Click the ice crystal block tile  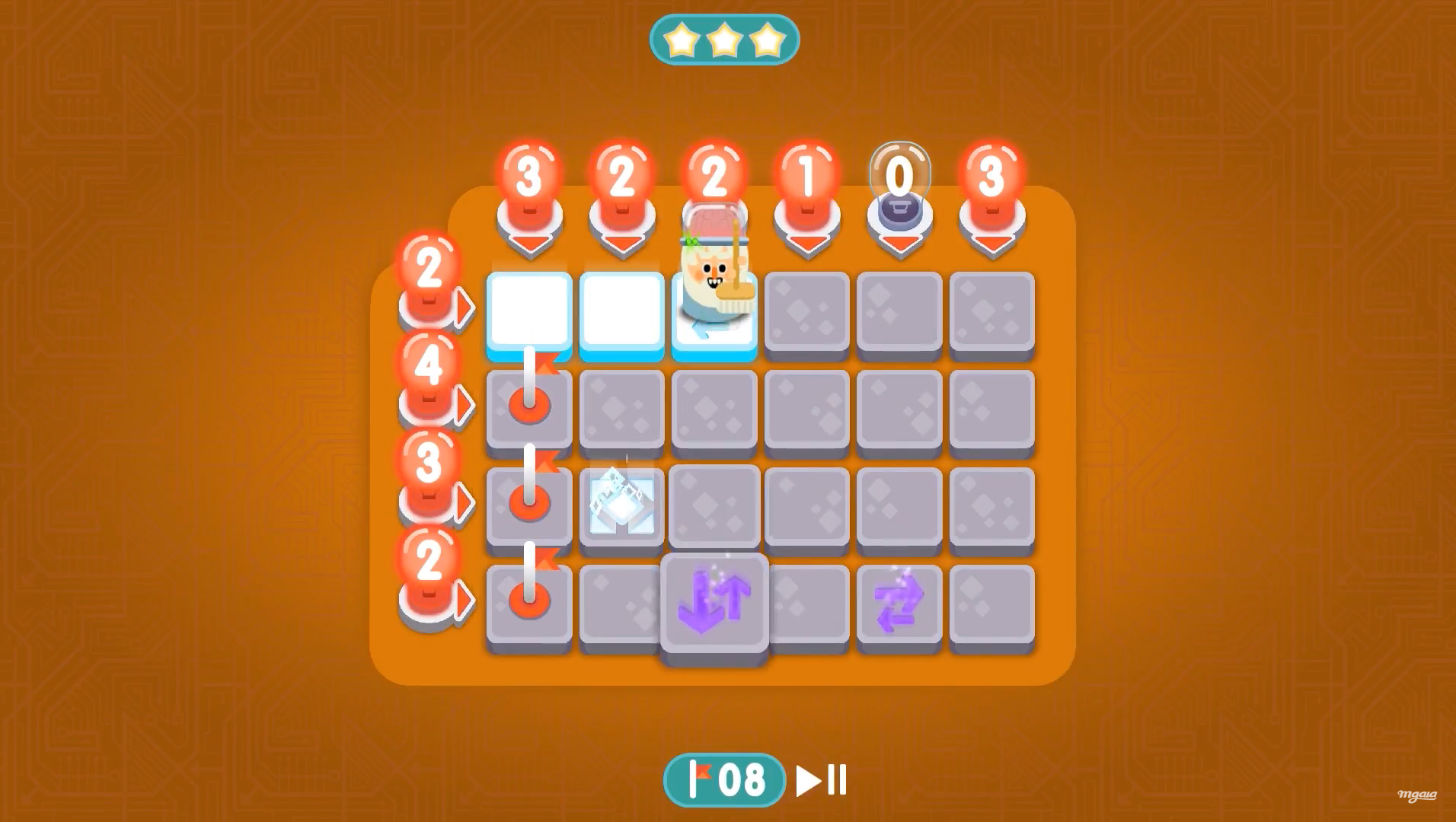tap(621, 504)
